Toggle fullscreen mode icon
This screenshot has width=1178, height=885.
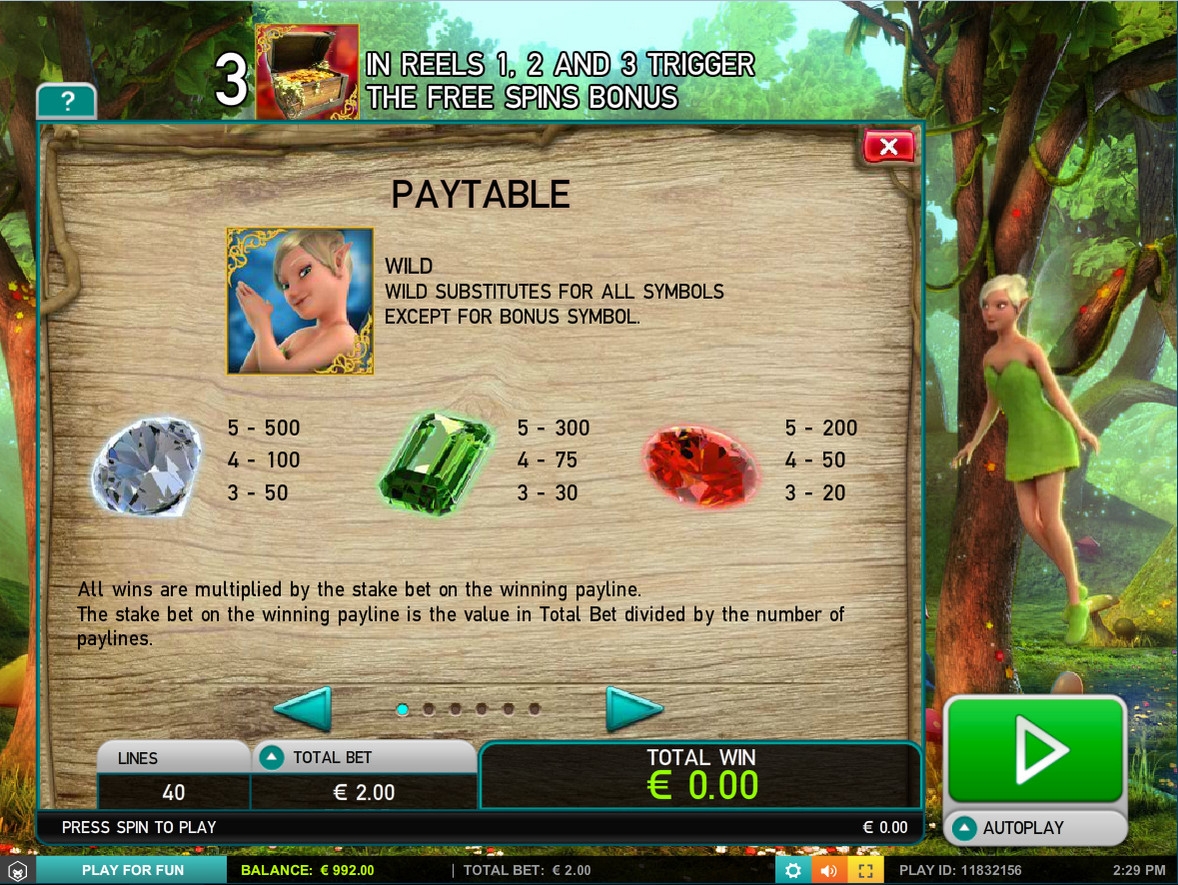[866, 870]
